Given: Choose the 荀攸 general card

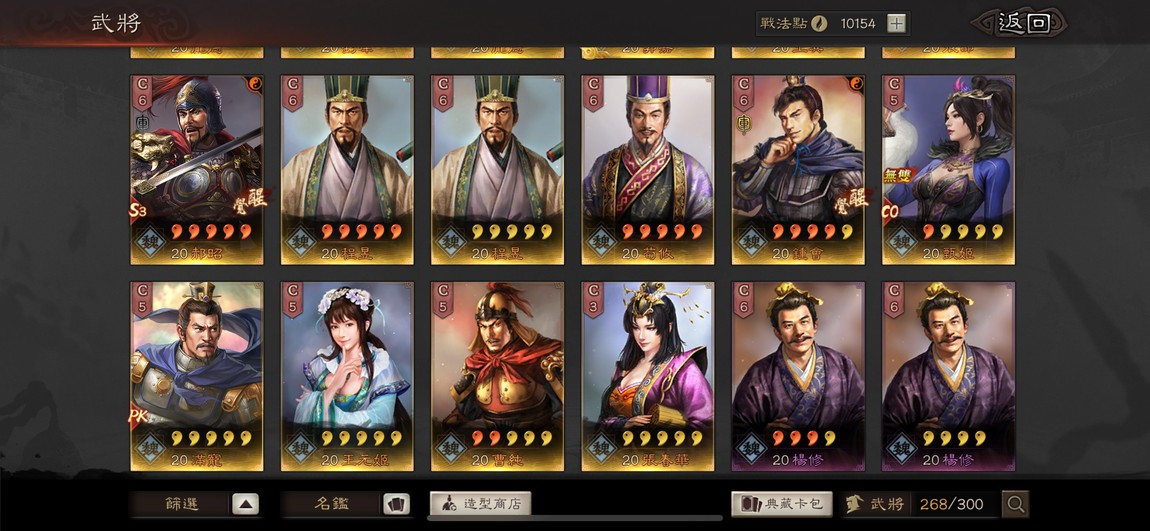Looking at the screenshot, I should point(647,168).
